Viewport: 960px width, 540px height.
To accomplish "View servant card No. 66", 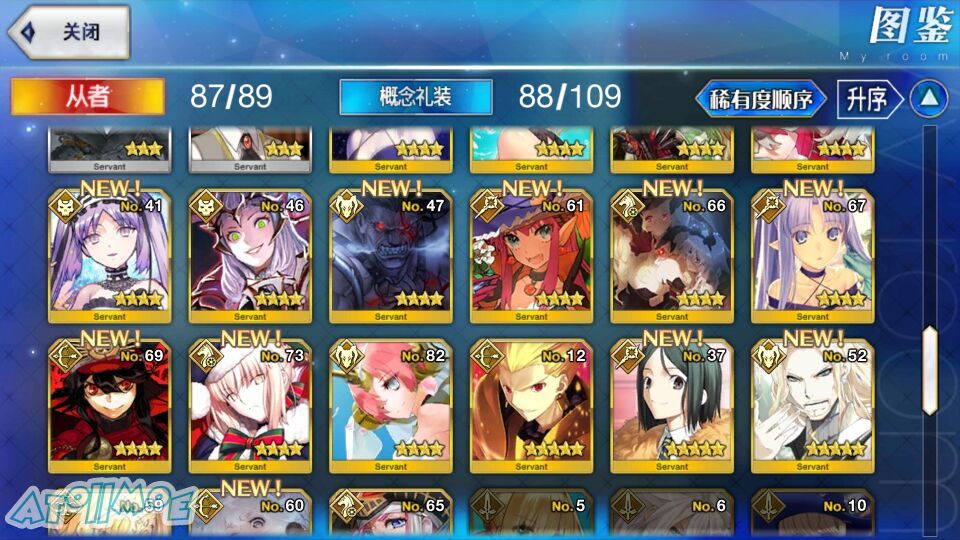I will coord(672,257).
